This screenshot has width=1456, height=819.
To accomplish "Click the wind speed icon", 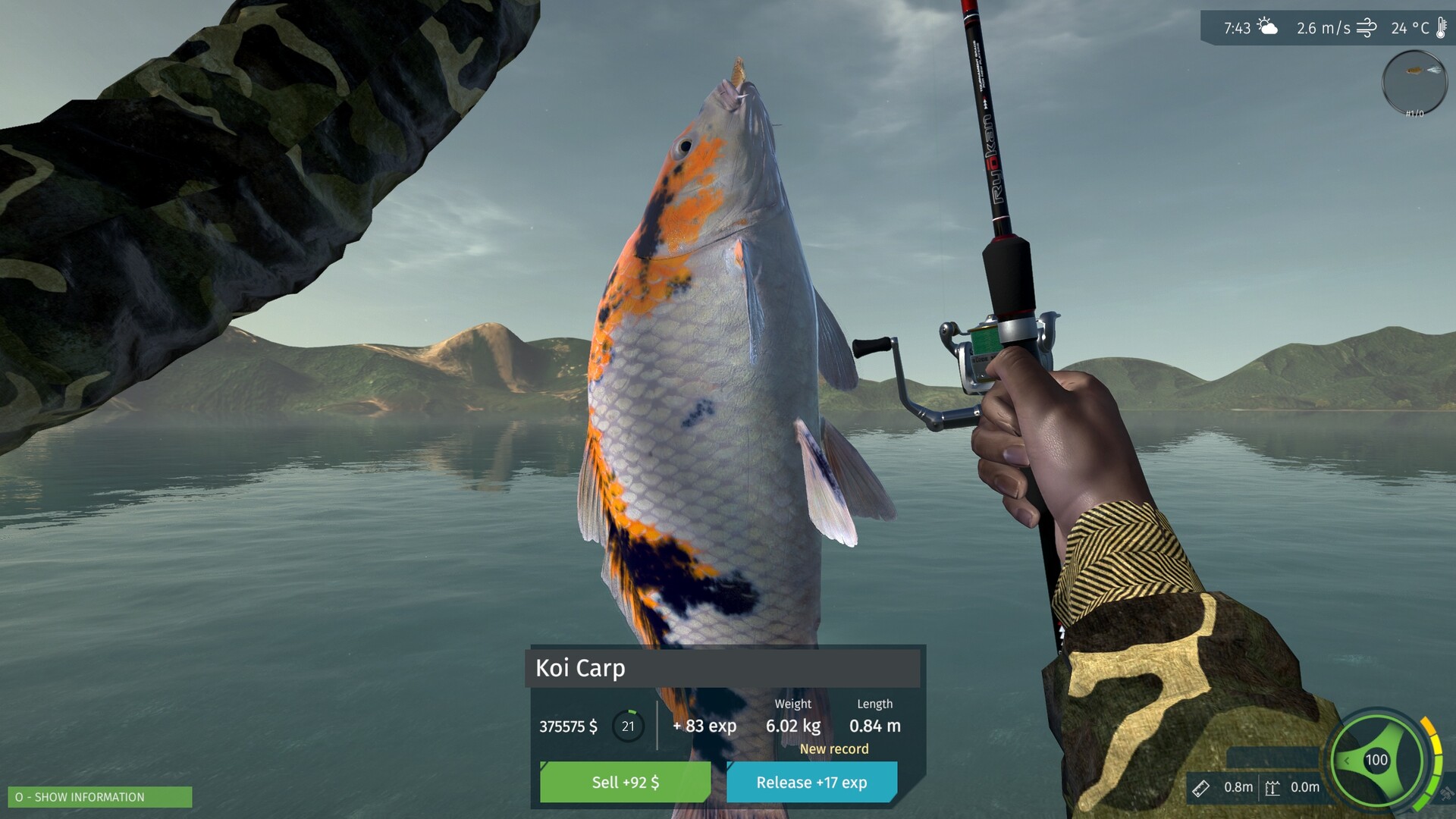I will coord(1367,26).
